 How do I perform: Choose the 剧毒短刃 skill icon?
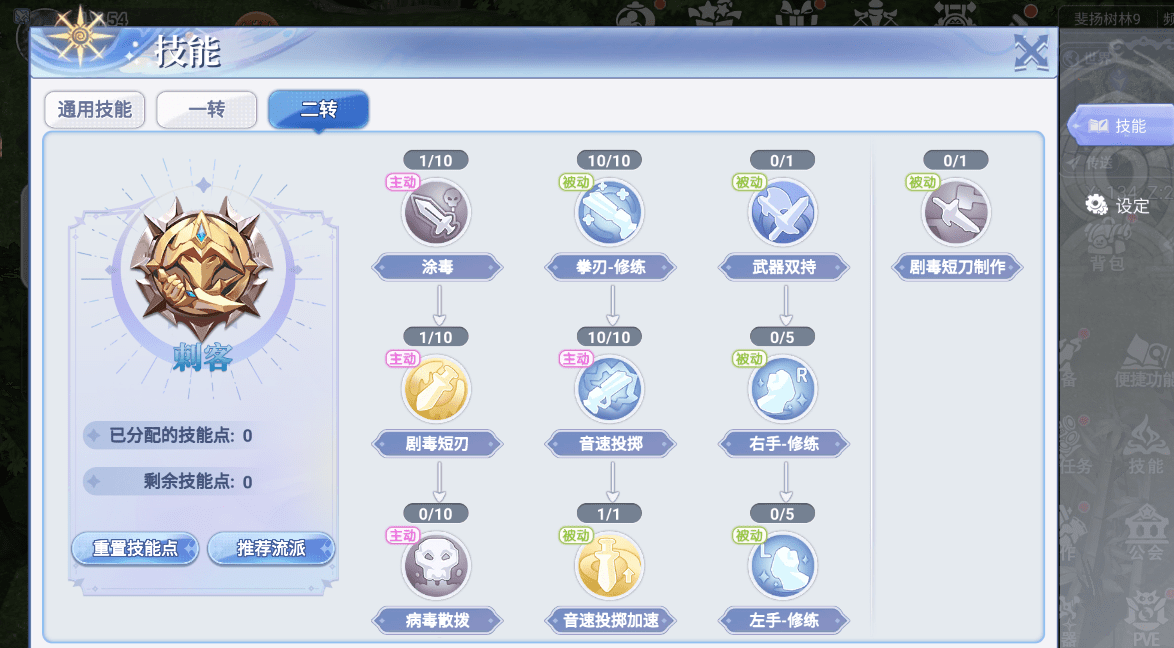(436, 388)
